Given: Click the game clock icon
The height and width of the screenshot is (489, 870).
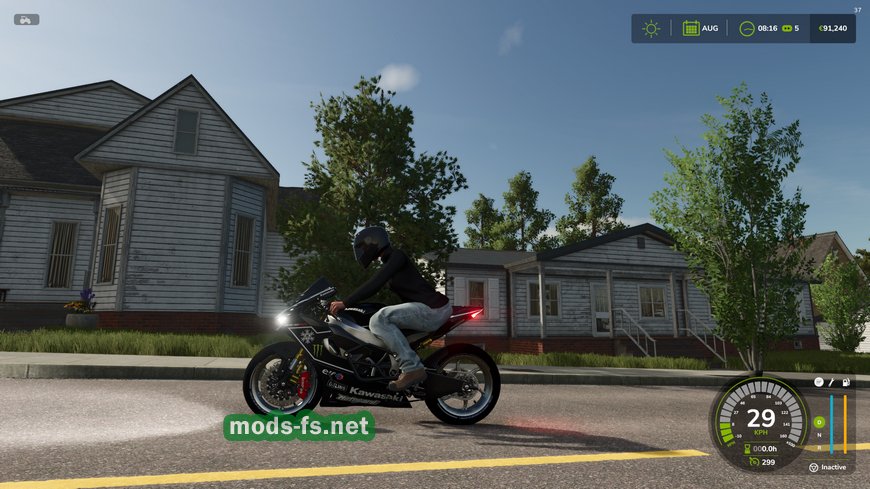Looking at the screenshot, I should pos(746,28).
